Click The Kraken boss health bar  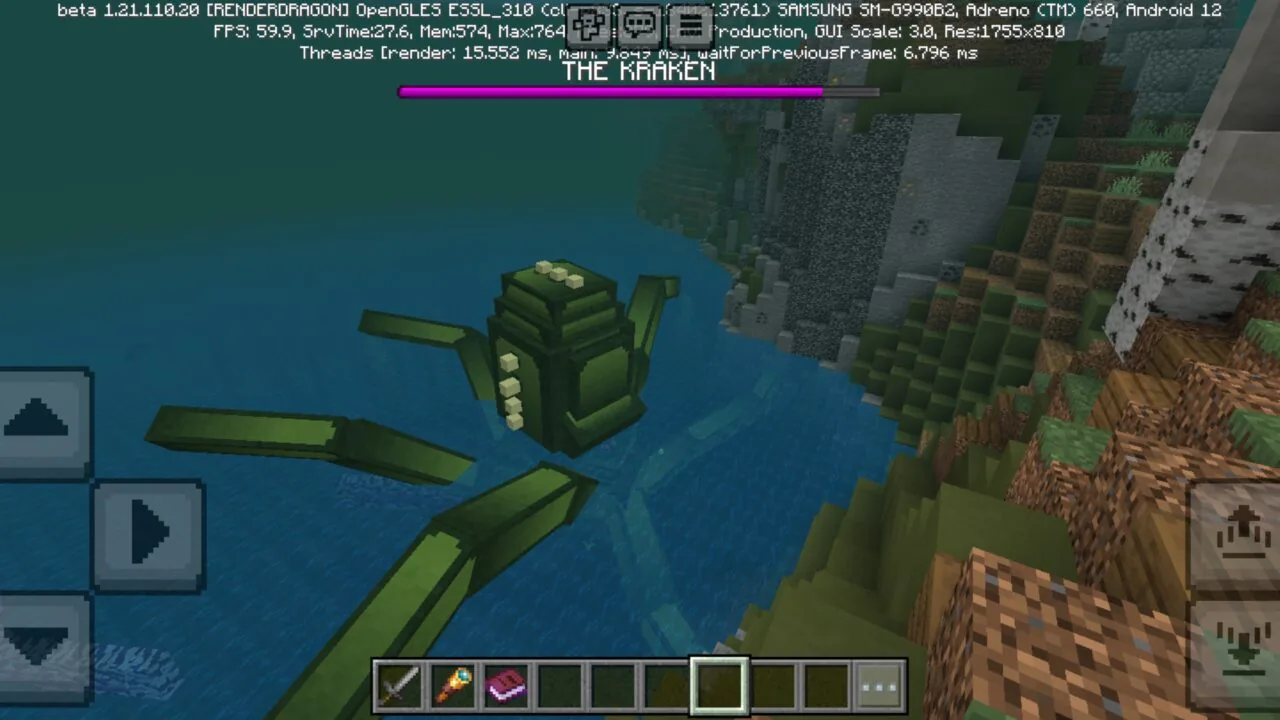click(x=638, y=92)
